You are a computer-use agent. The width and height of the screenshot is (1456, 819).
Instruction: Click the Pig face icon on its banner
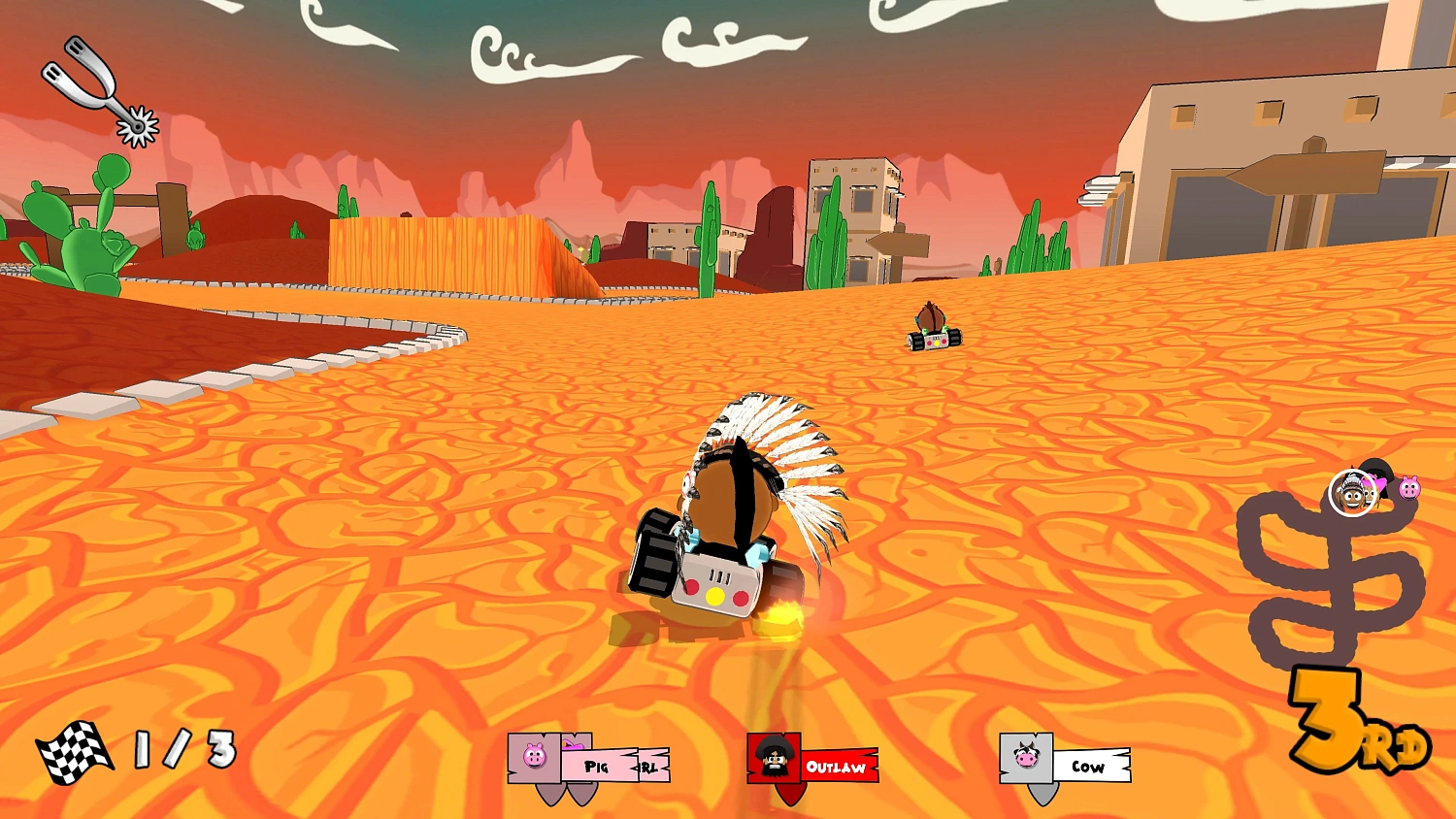[535, 754]
